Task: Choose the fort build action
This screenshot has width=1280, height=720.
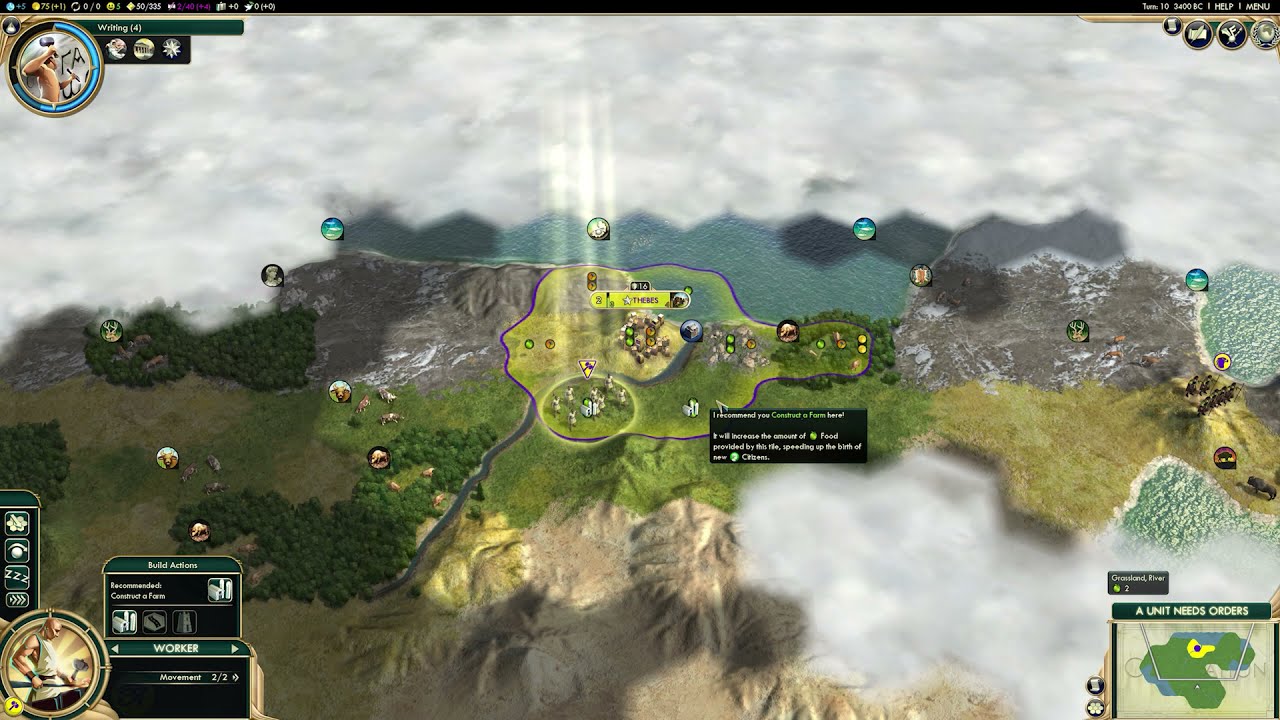Action: 185,622
